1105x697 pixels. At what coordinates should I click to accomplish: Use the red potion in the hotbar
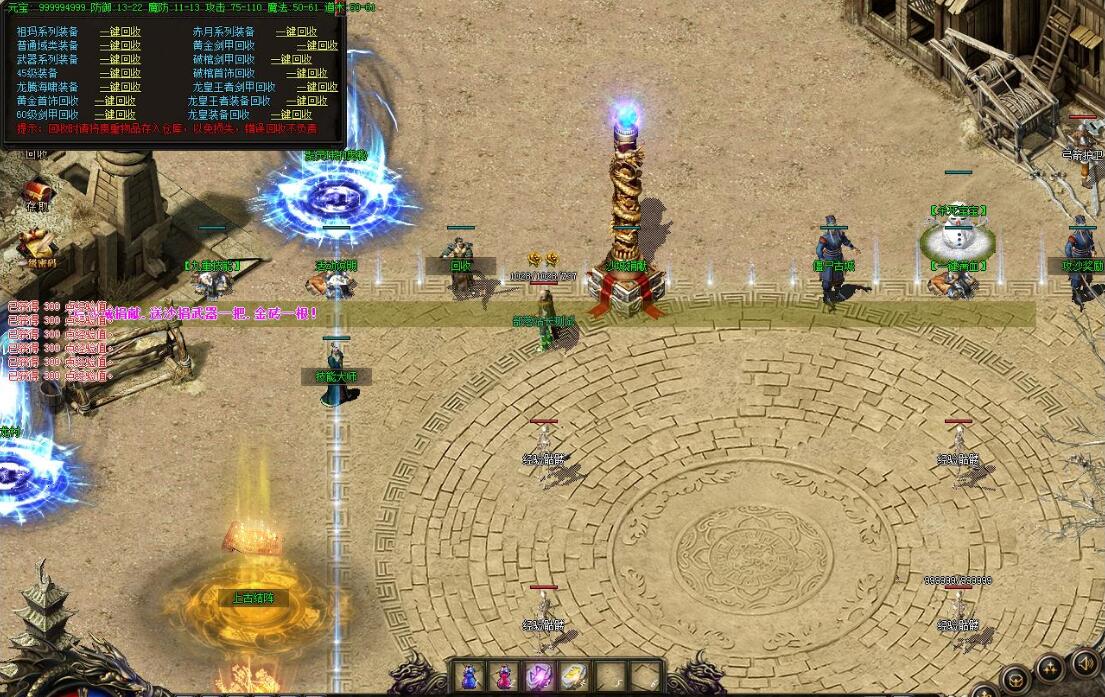(502, 676)
